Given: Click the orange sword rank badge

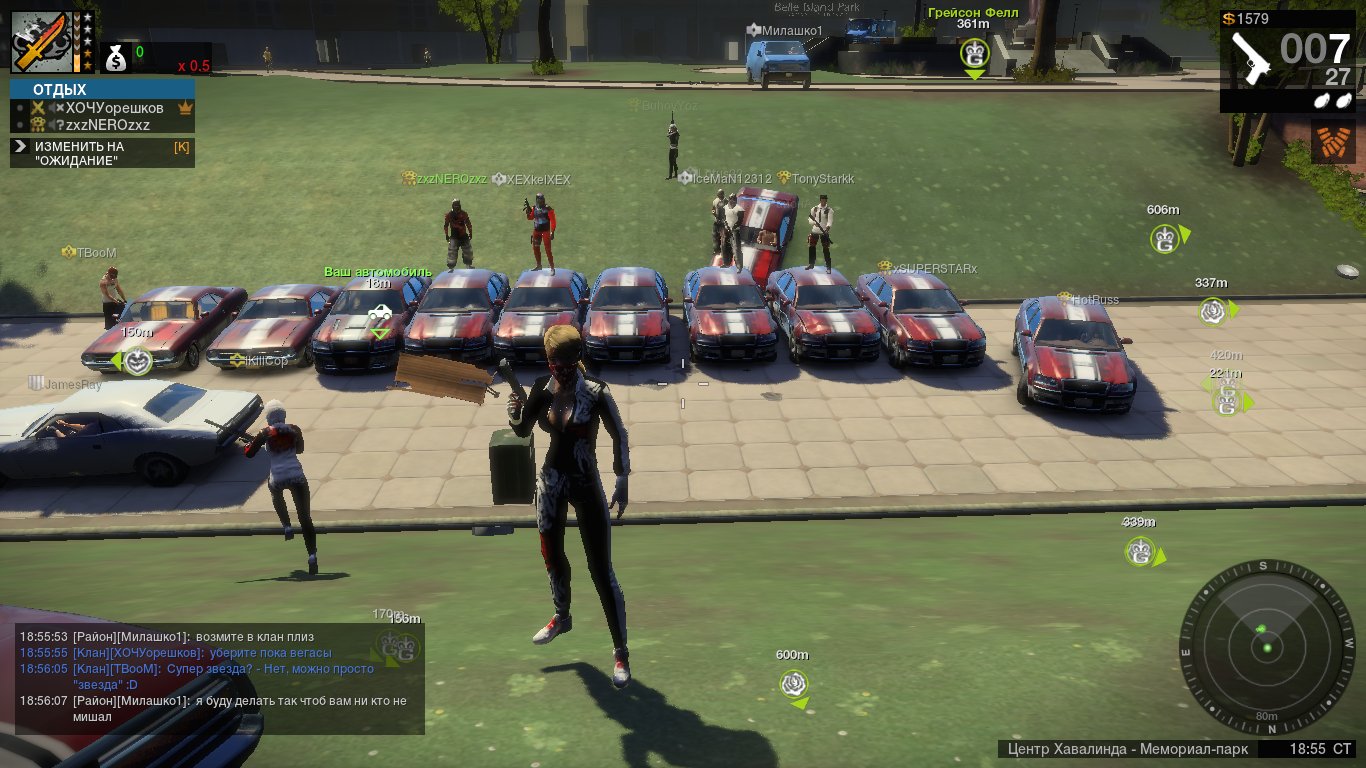Looking at the screenshot, I should point(38,43).
